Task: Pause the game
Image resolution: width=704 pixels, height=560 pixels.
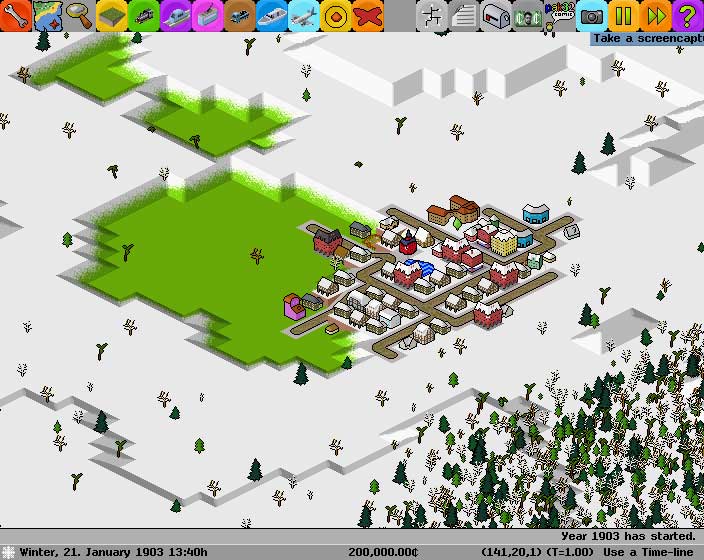Action: pos(624,15)
